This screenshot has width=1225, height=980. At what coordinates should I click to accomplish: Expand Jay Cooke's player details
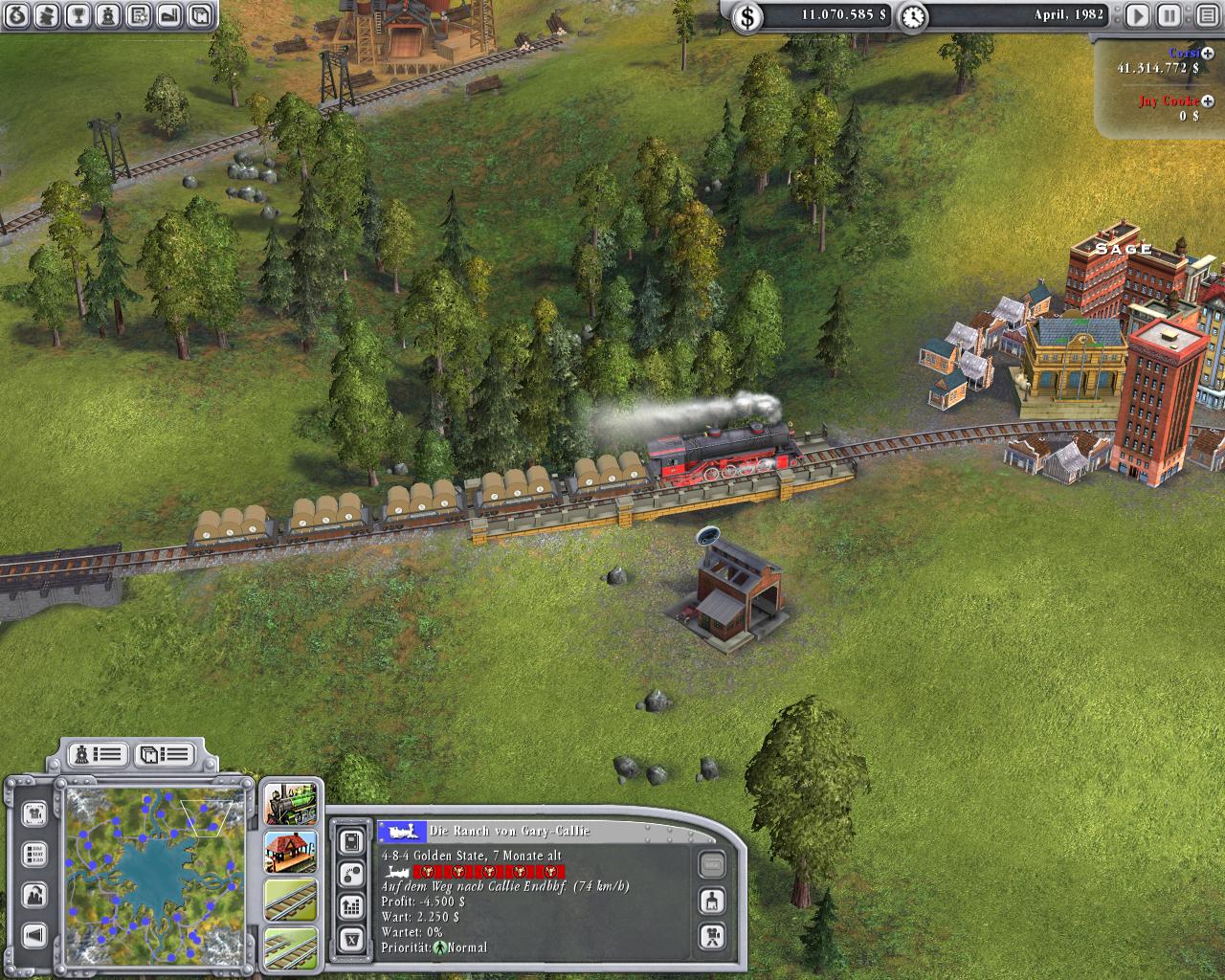(1208, 100)
